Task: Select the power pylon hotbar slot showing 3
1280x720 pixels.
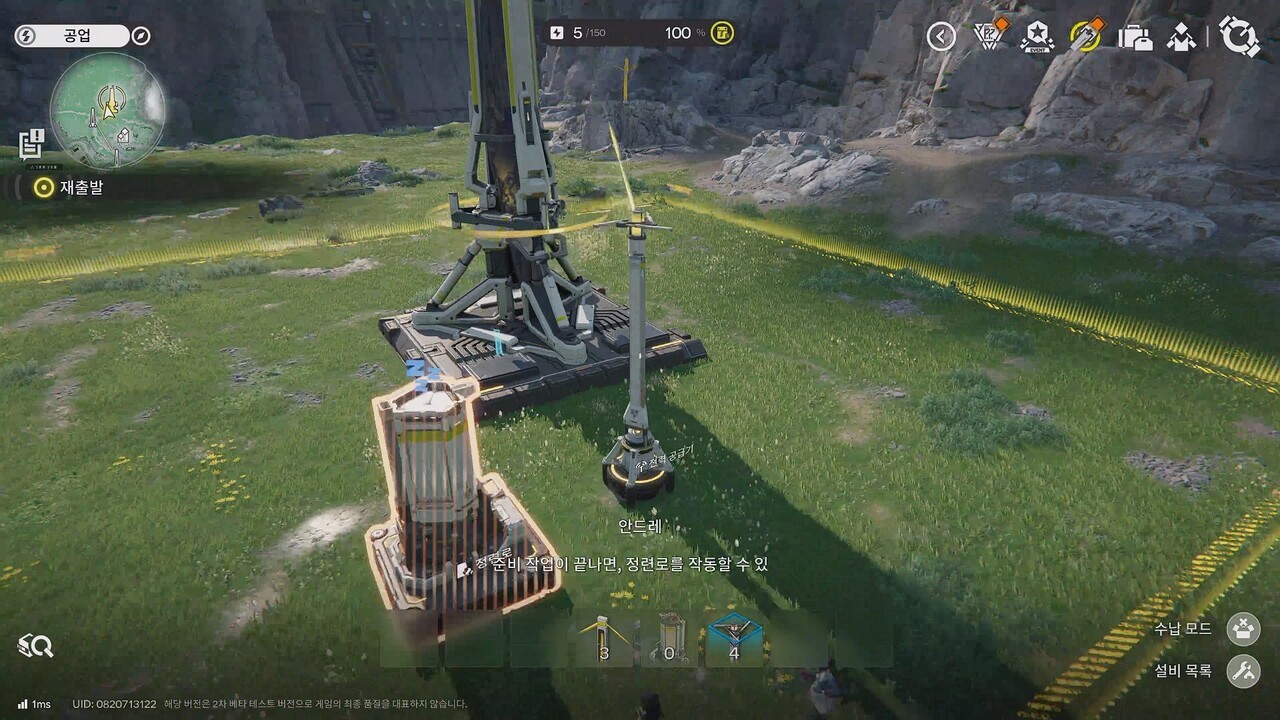Action: pos(603,638)
